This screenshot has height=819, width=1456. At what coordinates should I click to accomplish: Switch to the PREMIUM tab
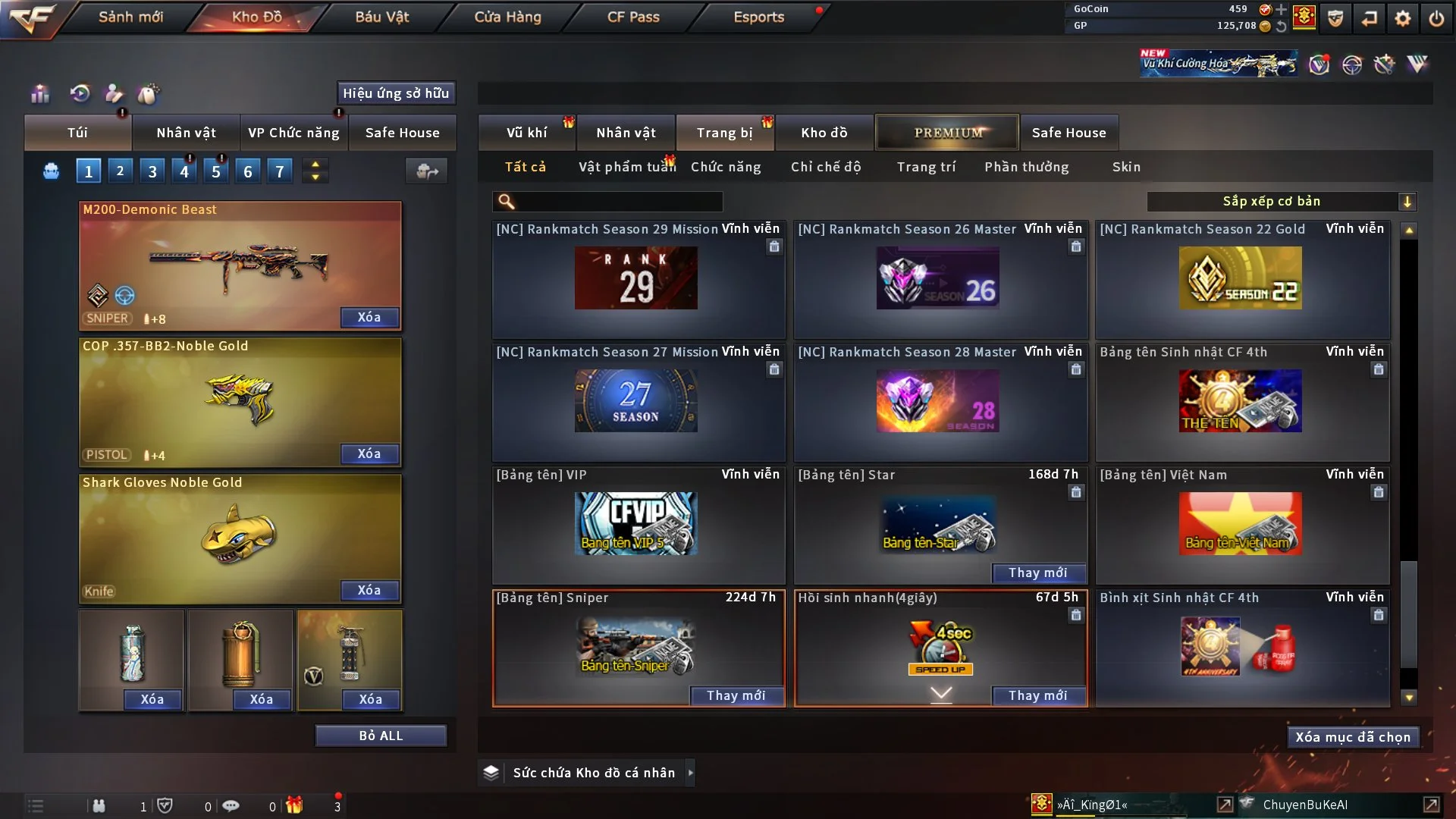click(947, 133)
